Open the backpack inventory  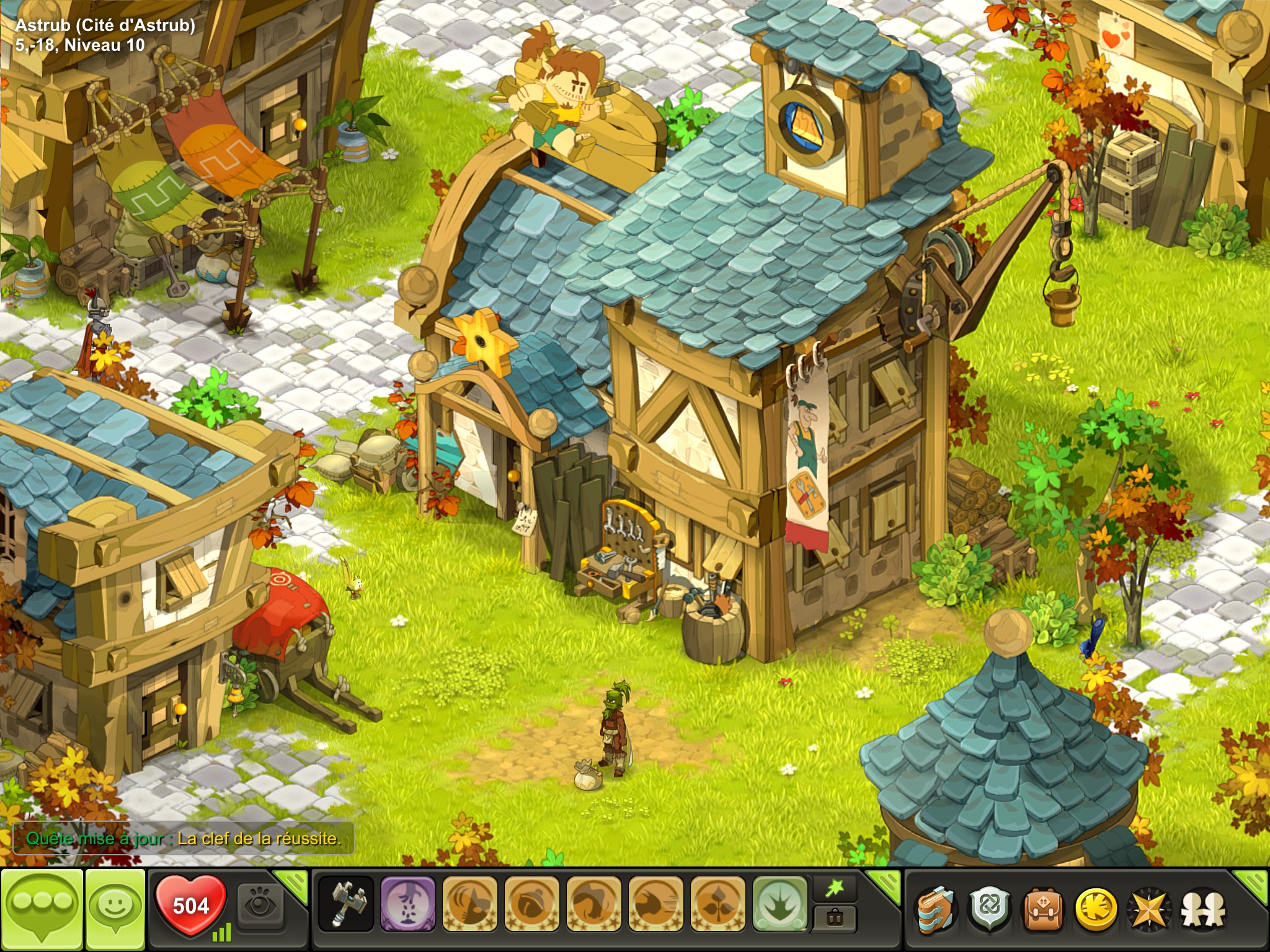1042,909
